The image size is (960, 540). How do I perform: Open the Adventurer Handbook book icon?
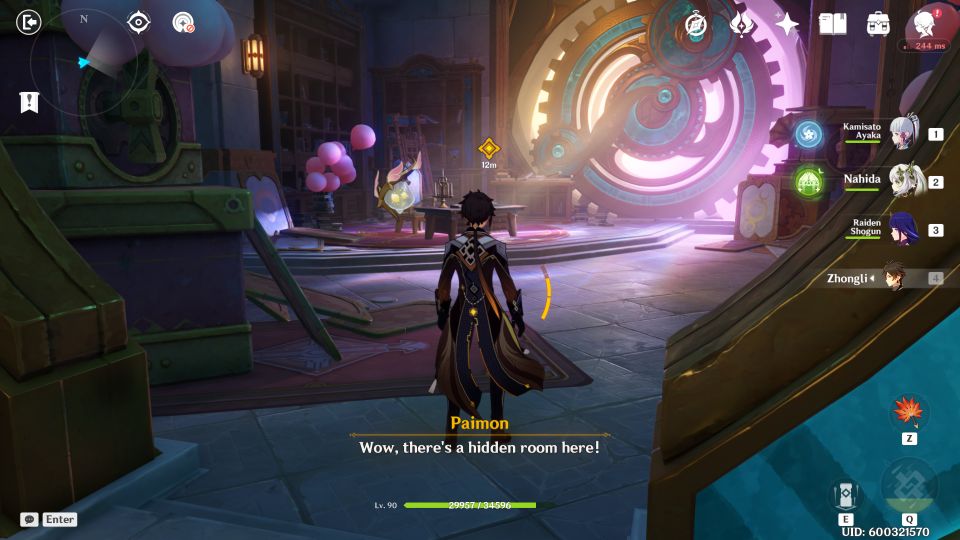pyautogui.click(x=832, y=24)
